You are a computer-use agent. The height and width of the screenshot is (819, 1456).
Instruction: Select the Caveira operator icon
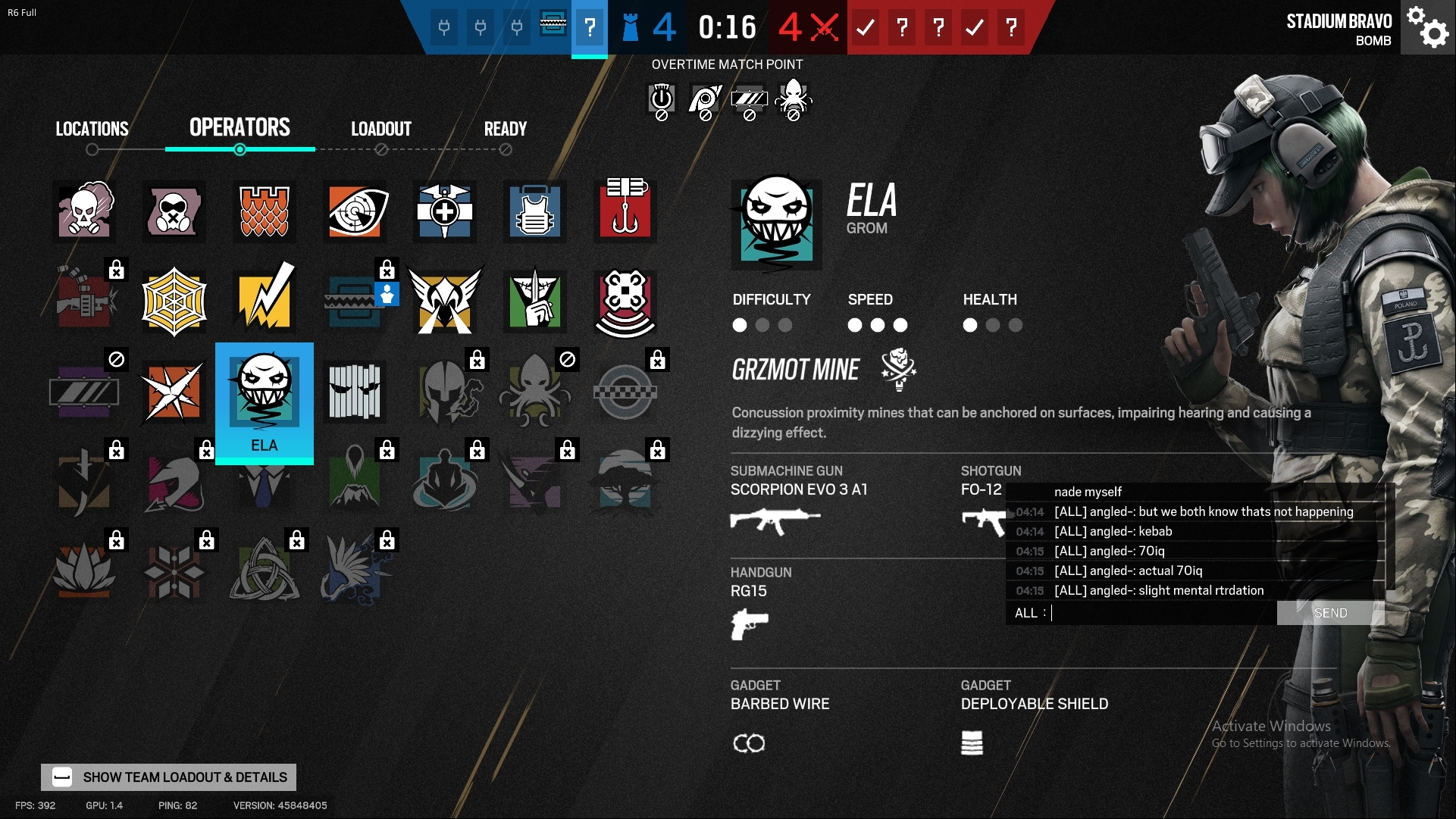[535, 301]
